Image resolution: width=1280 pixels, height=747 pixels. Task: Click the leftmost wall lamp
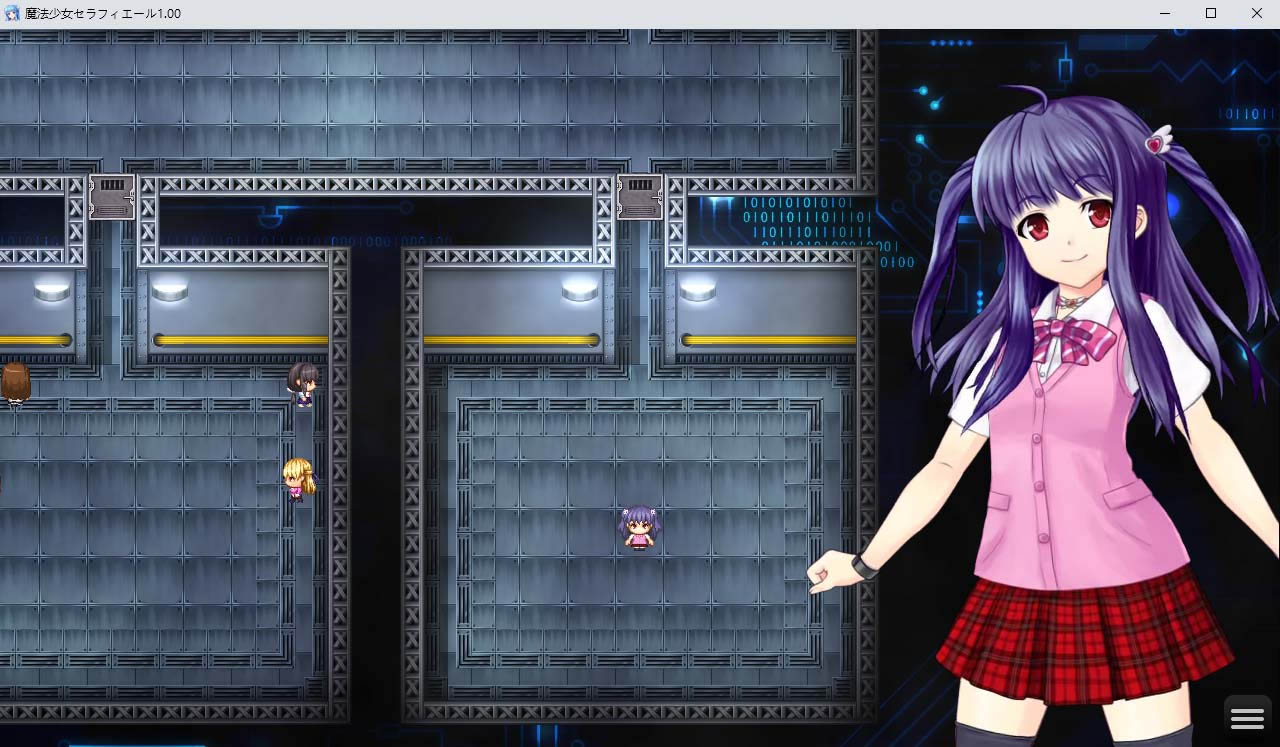pyautogui.click(x=49, y=288)
